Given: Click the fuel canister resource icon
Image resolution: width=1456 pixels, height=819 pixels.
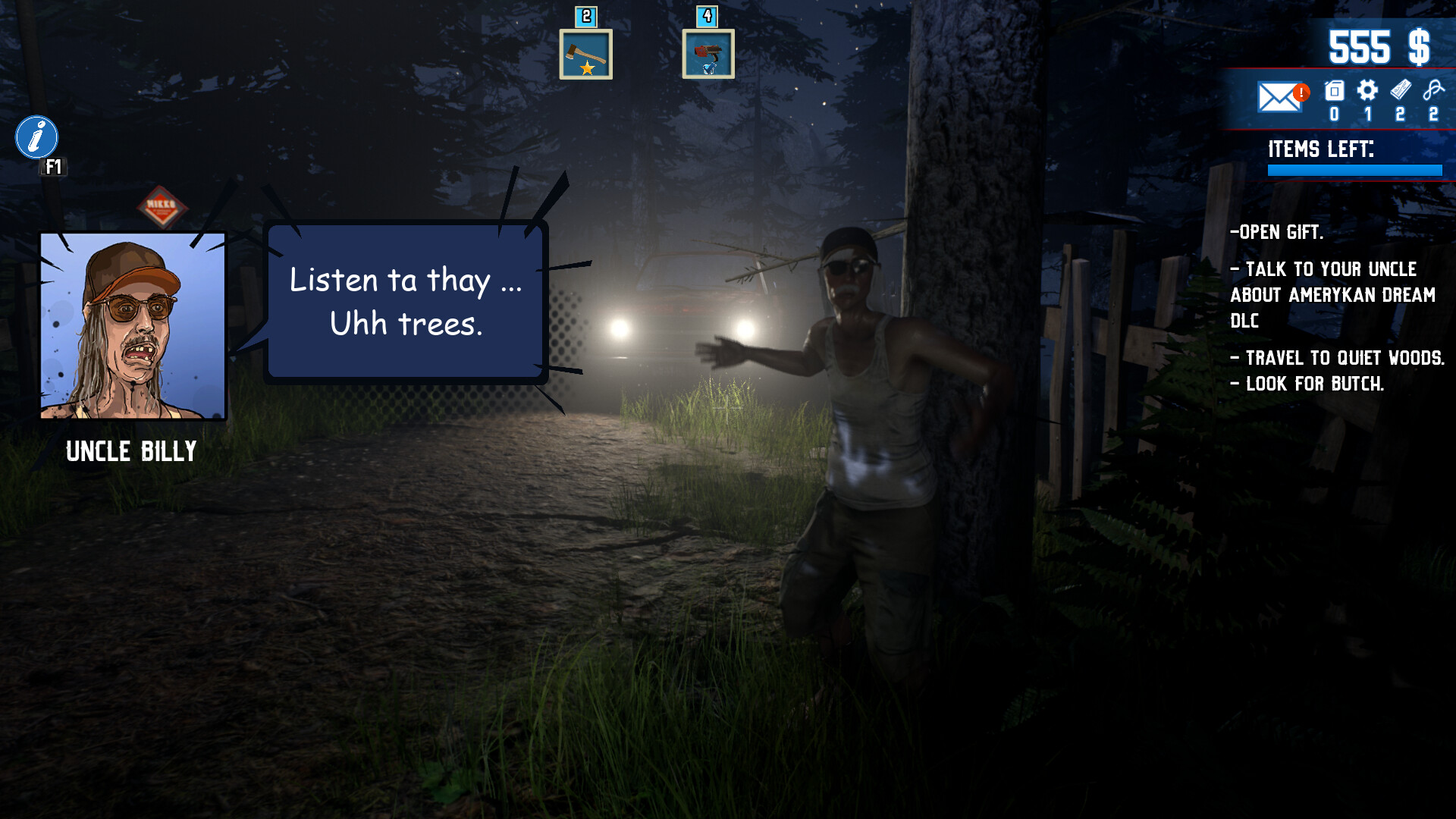Looking at the screenshot, I should tap(1334, 92).
